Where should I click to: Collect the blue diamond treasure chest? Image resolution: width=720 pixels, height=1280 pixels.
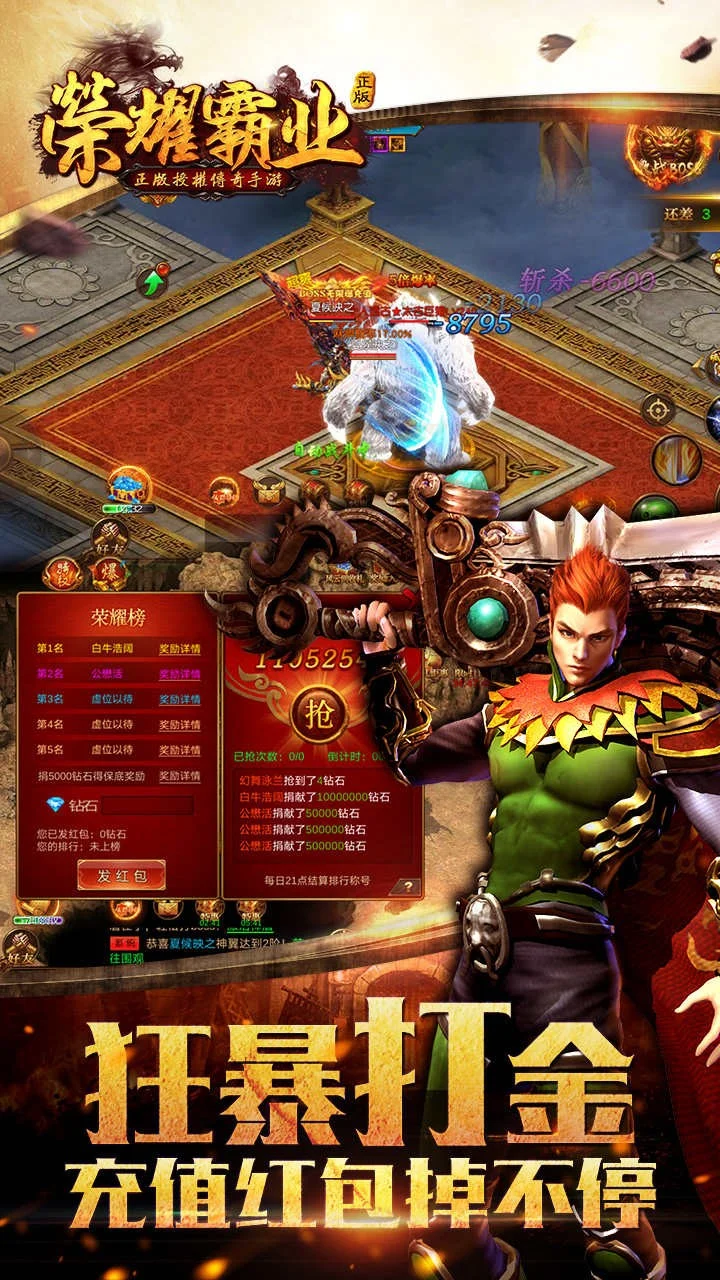click(x=130, y=487)
